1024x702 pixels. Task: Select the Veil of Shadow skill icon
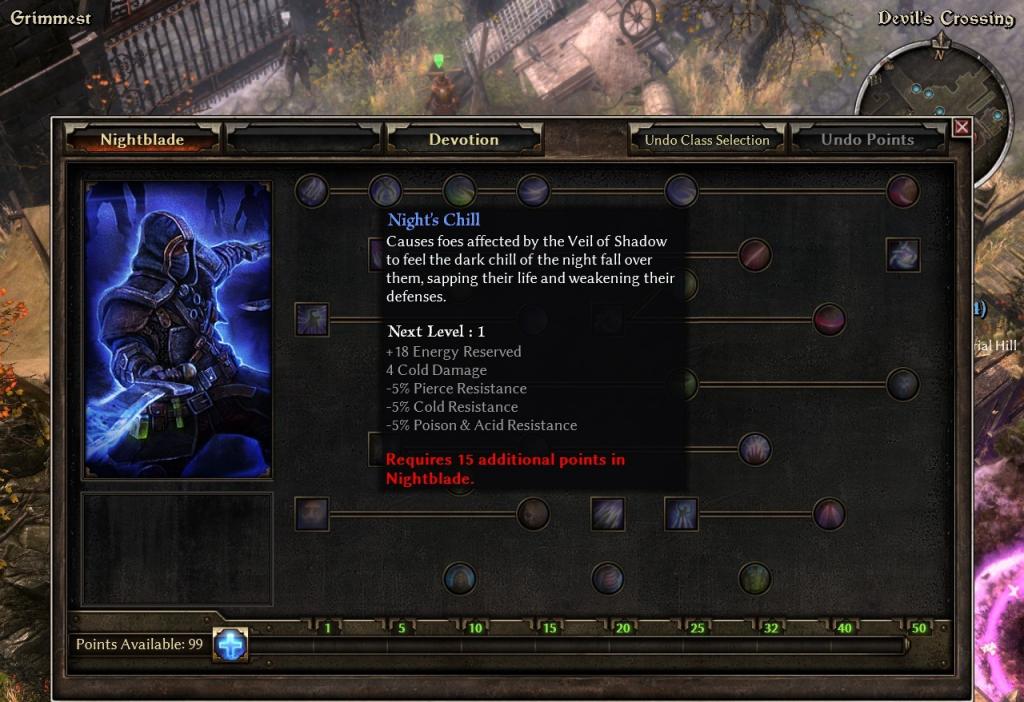point(312,320)
